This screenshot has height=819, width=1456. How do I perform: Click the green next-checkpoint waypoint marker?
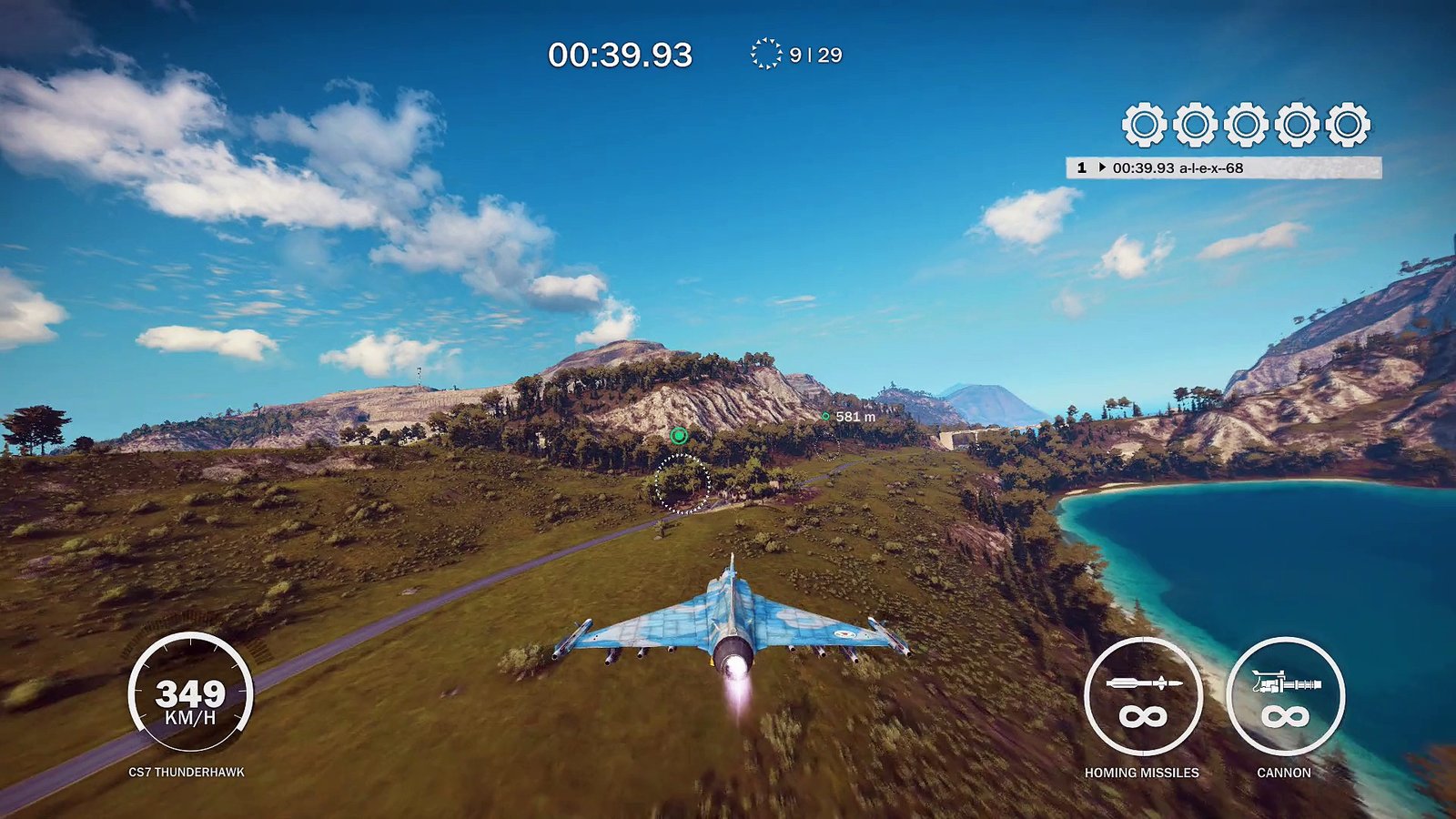click(678, 436)
